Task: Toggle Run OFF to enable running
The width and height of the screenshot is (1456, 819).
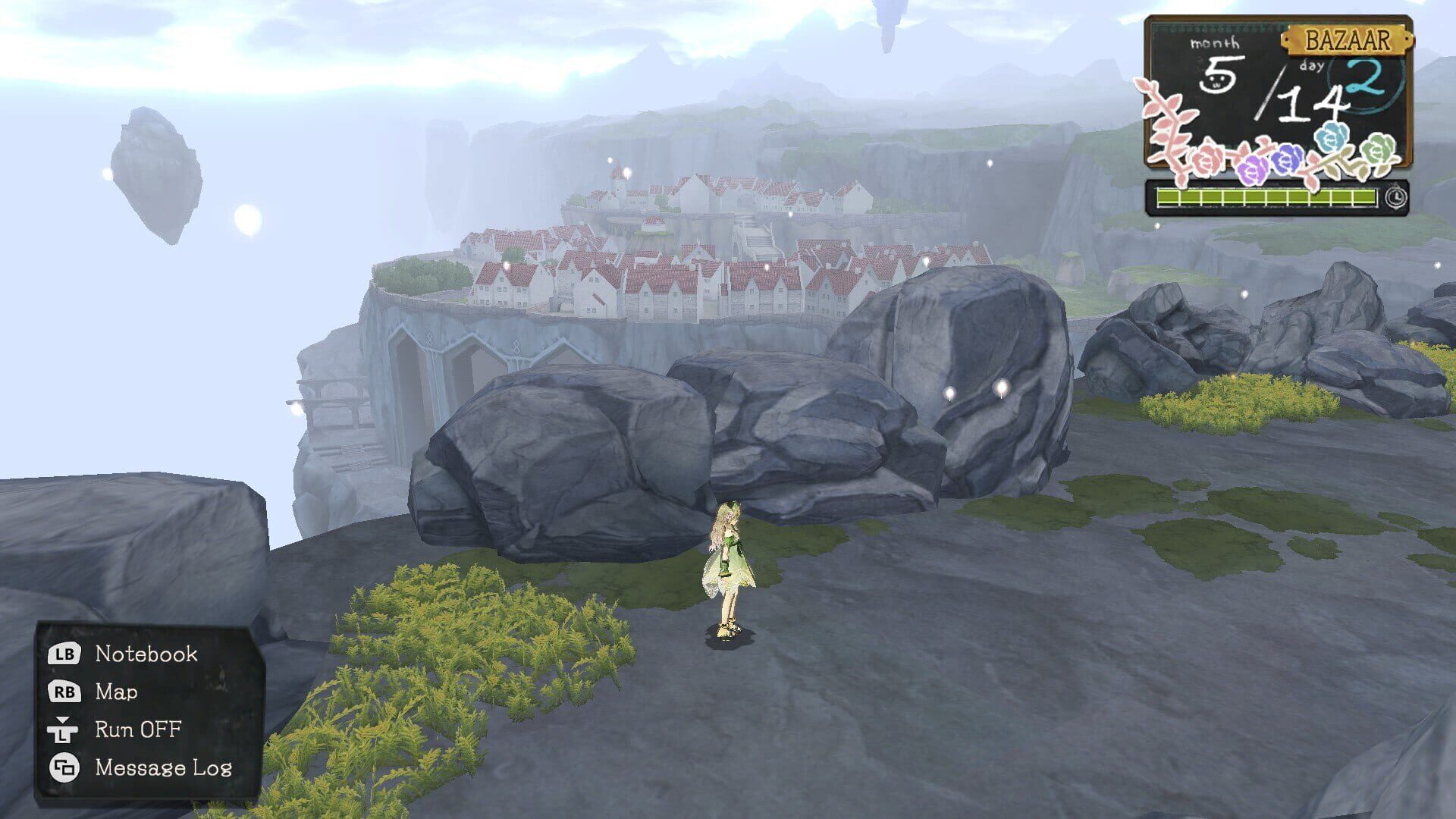Action: coord(137,730)
